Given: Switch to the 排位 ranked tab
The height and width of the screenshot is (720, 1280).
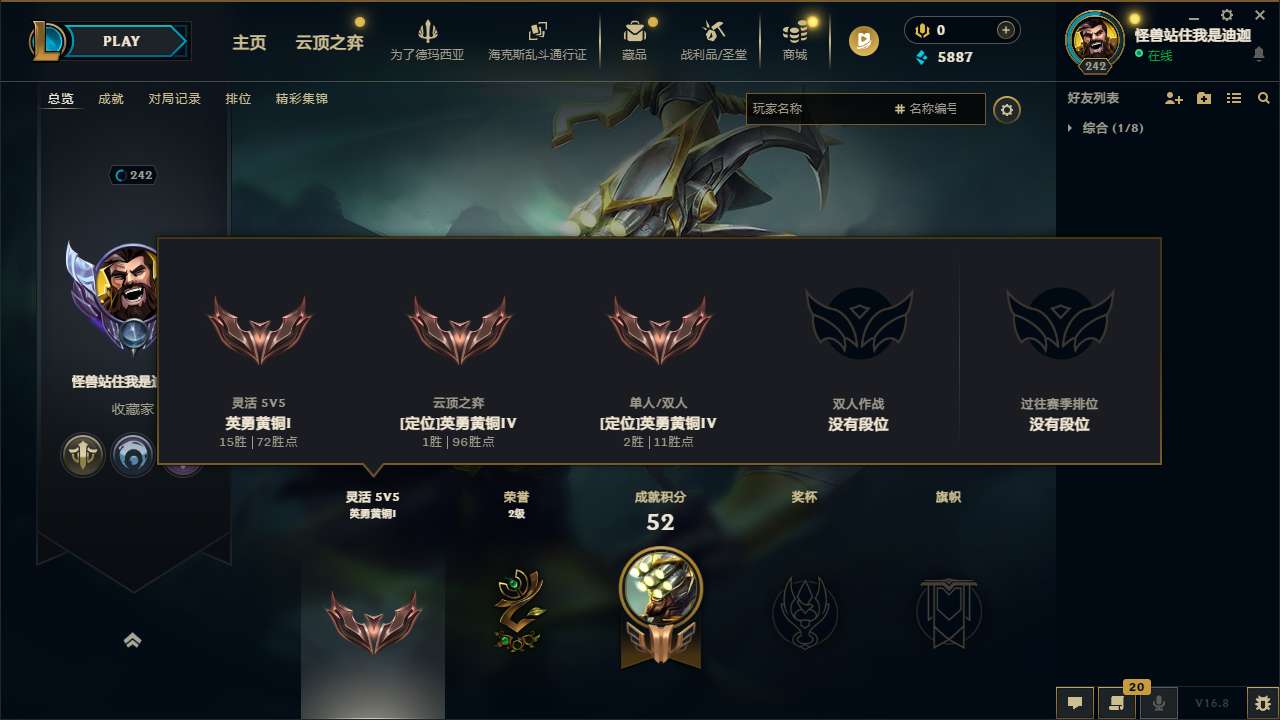Looking at the screenshot, I should (239, 98).
